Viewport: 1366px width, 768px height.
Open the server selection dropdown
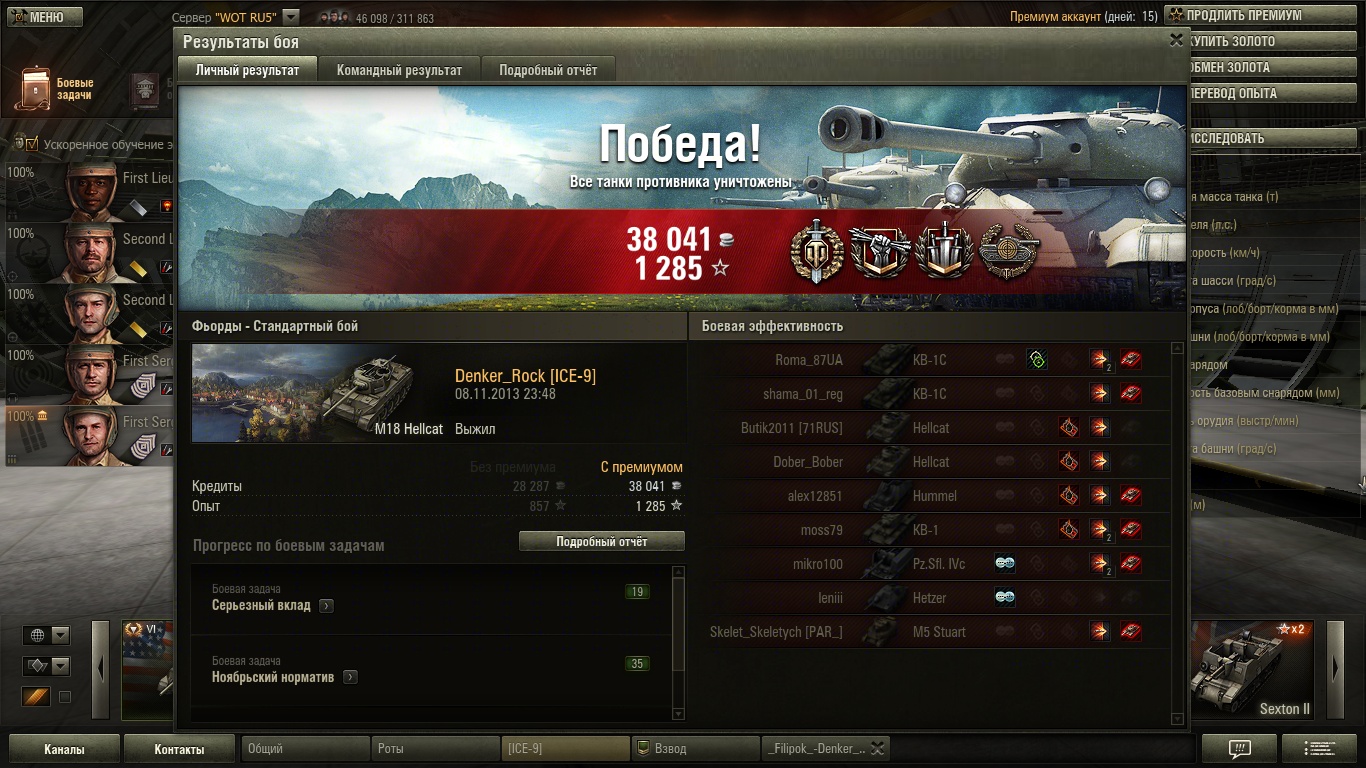pos(290,17)
